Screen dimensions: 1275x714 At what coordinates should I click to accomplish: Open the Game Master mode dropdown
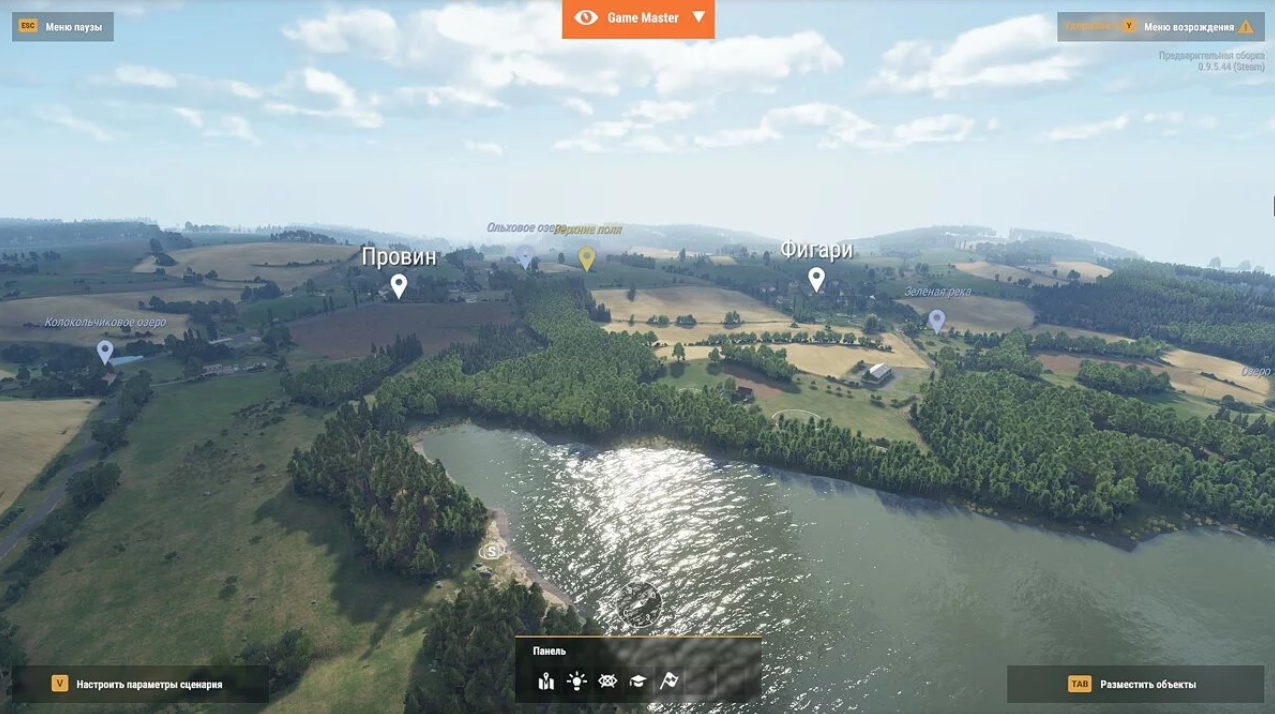[638, 18]
